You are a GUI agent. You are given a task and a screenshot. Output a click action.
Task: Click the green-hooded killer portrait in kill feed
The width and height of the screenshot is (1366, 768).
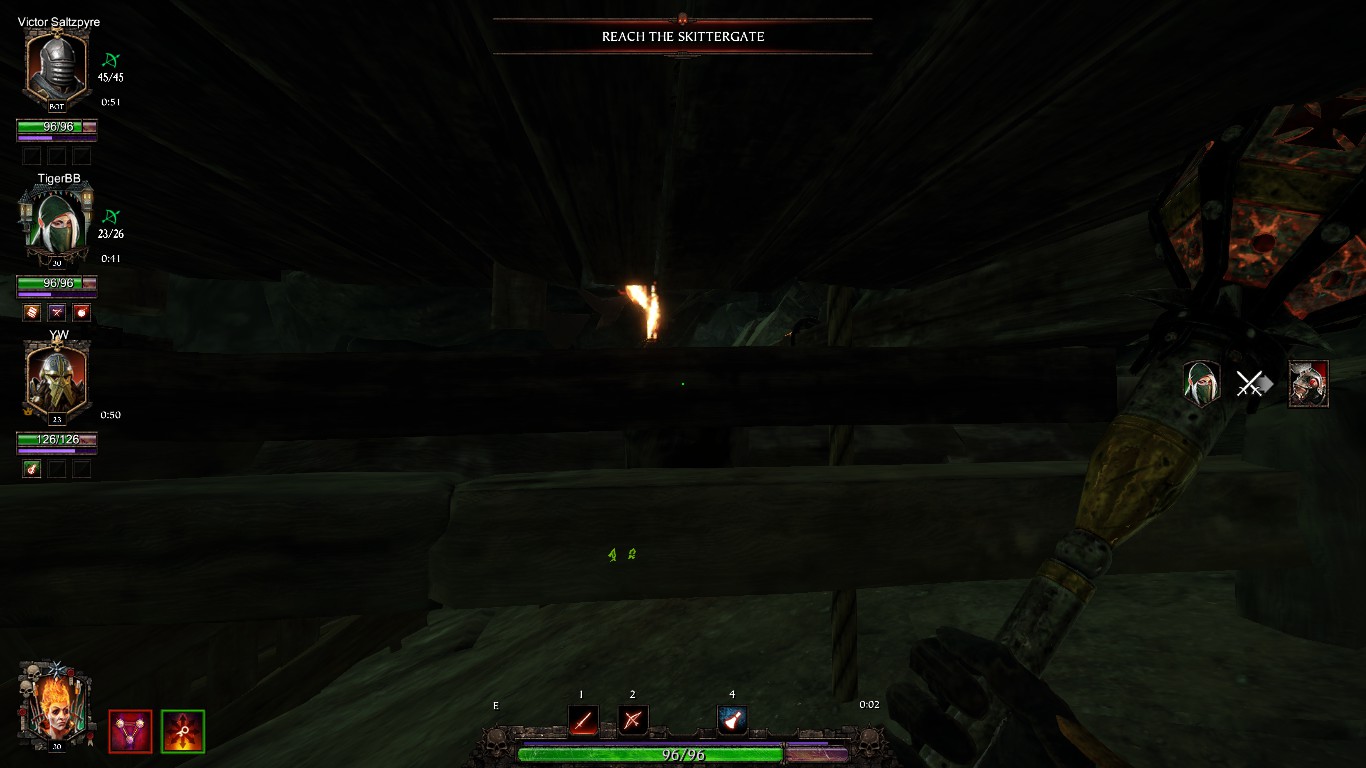tap(1201, 384)
